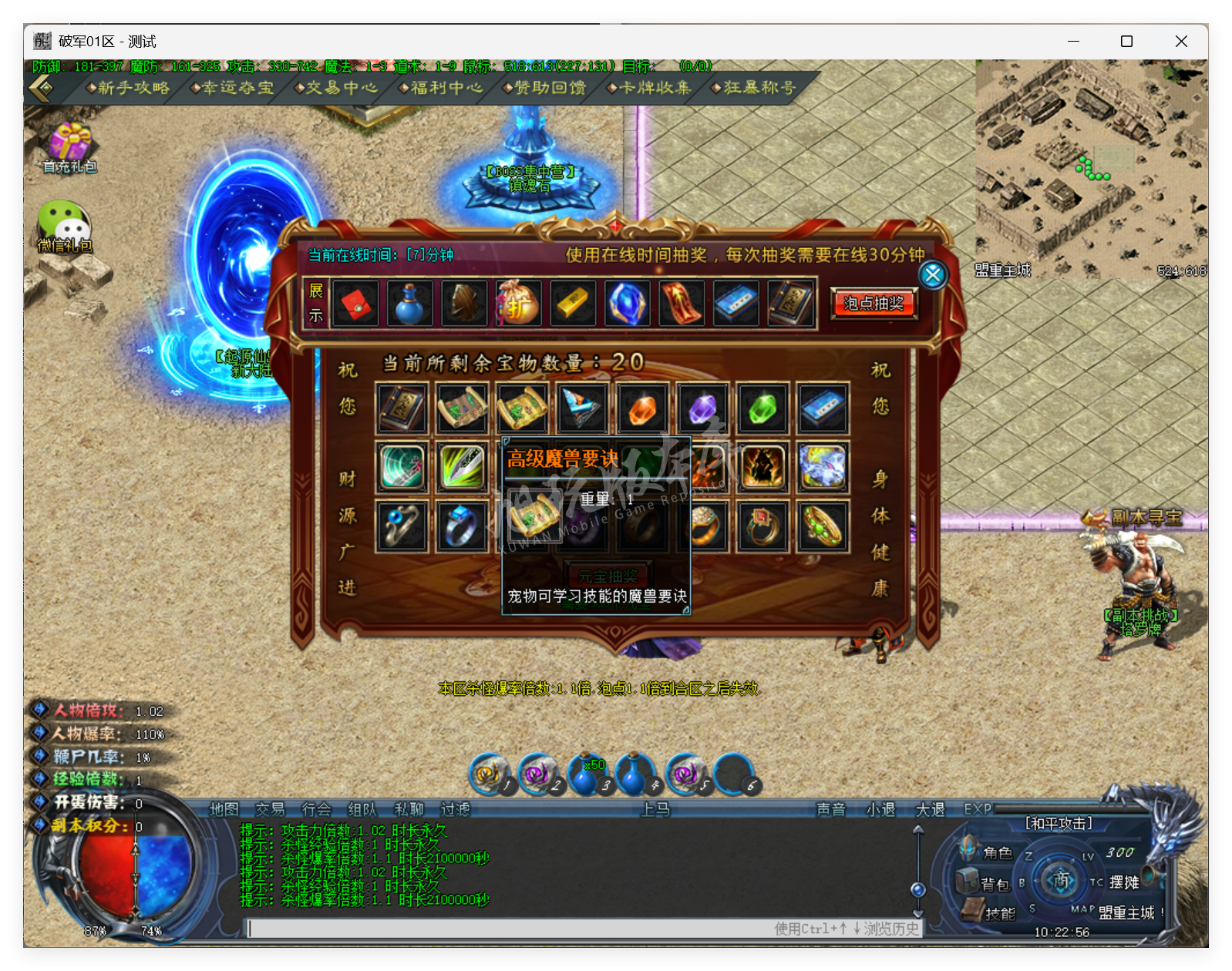Expand the left arrow menu collapse control

coord(40,88)
